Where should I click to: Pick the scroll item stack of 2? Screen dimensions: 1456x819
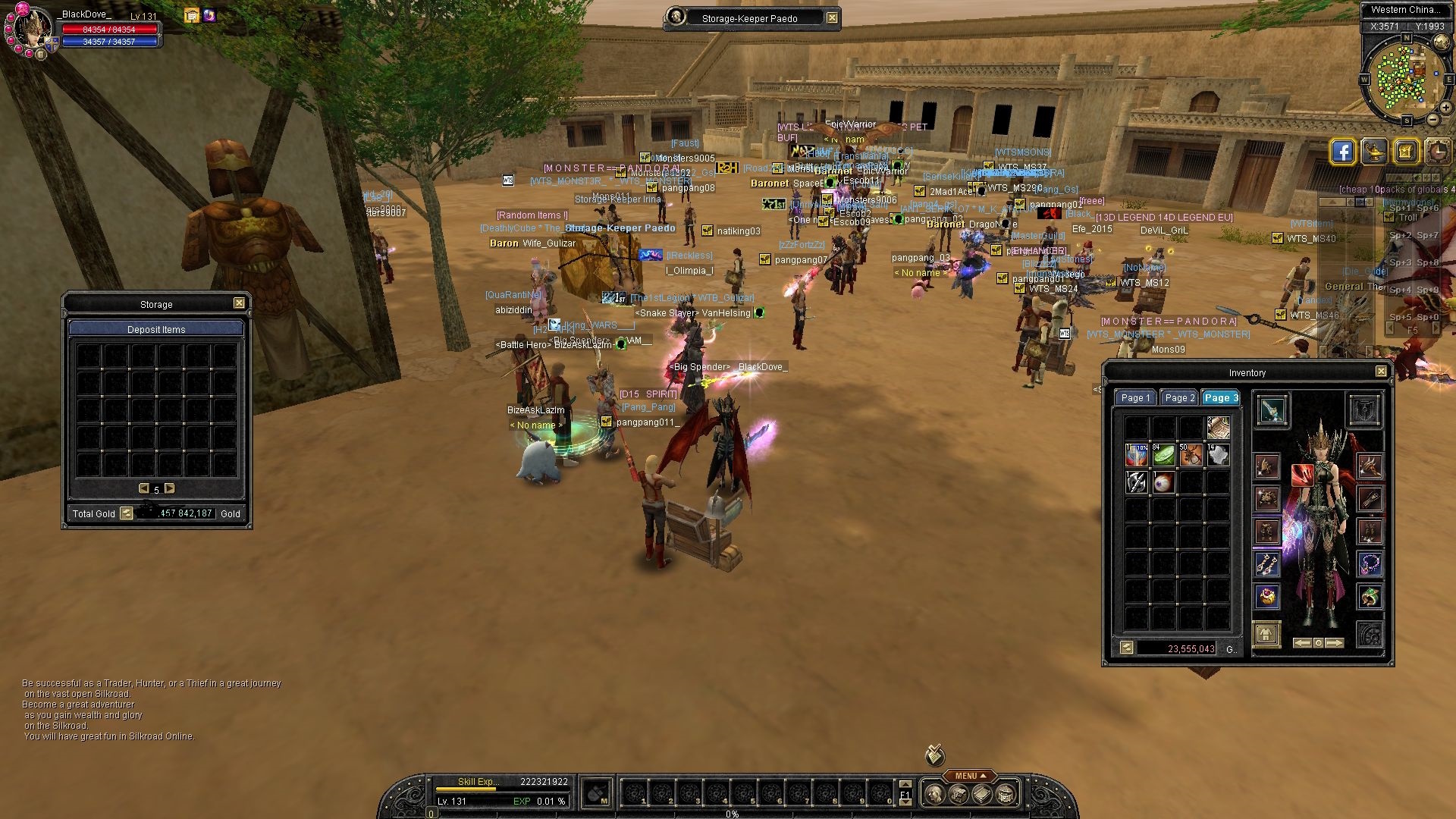click(1218, 428)
